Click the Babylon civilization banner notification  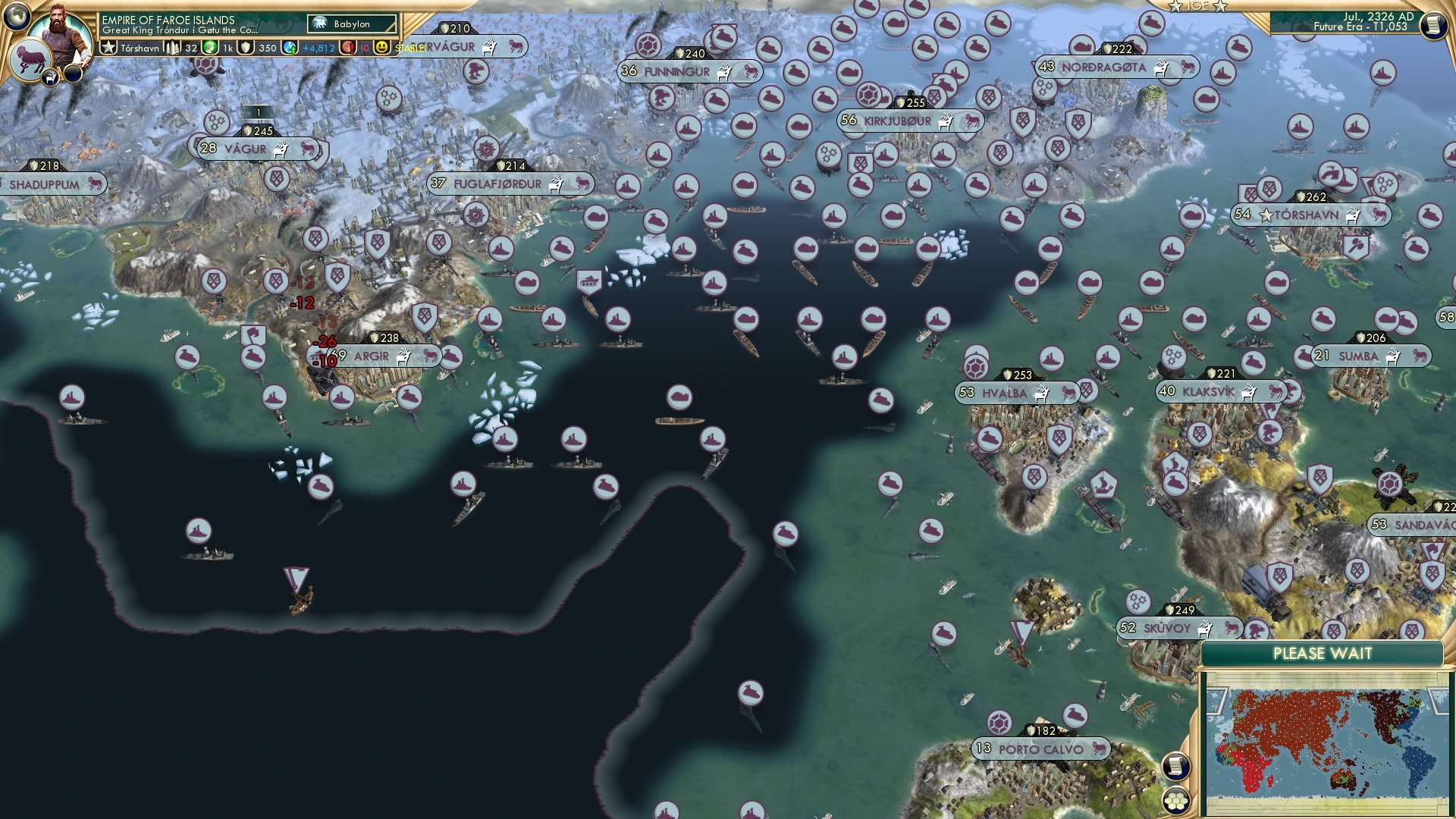pyautogui.click(x=350, y=24)
